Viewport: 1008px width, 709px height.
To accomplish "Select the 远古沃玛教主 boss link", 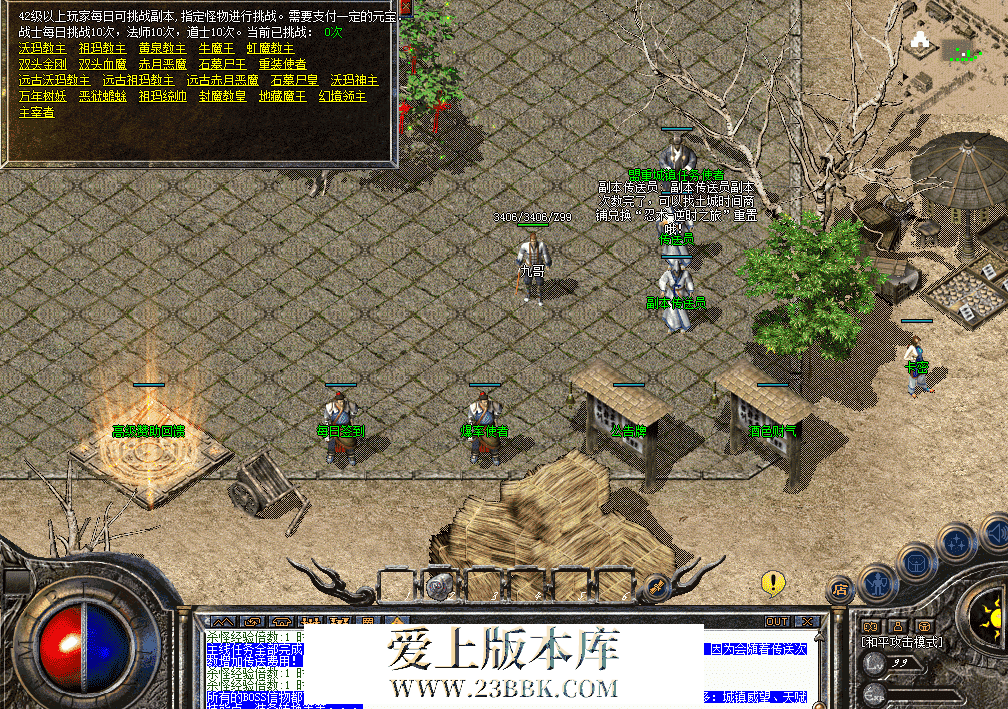I will [54, 80].
